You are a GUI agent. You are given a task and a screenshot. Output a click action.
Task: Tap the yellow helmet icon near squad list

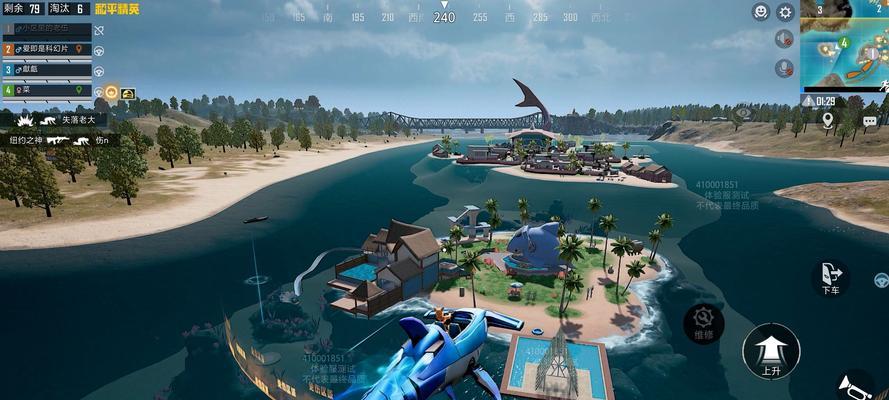pyautogui.click(x=128, y=93)
